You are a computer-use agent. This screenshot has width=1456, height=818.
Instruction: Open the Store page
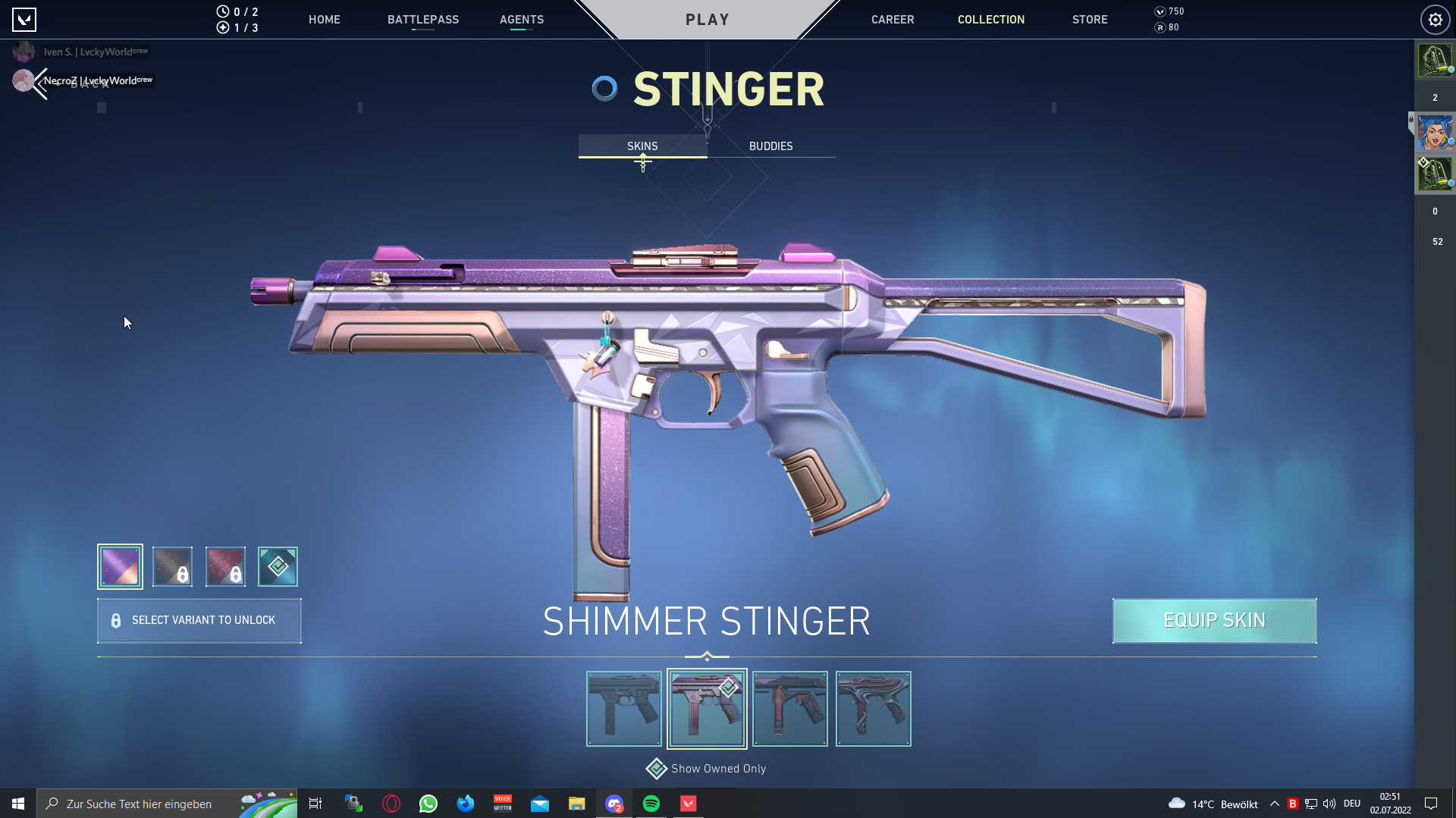point(1089,20)
